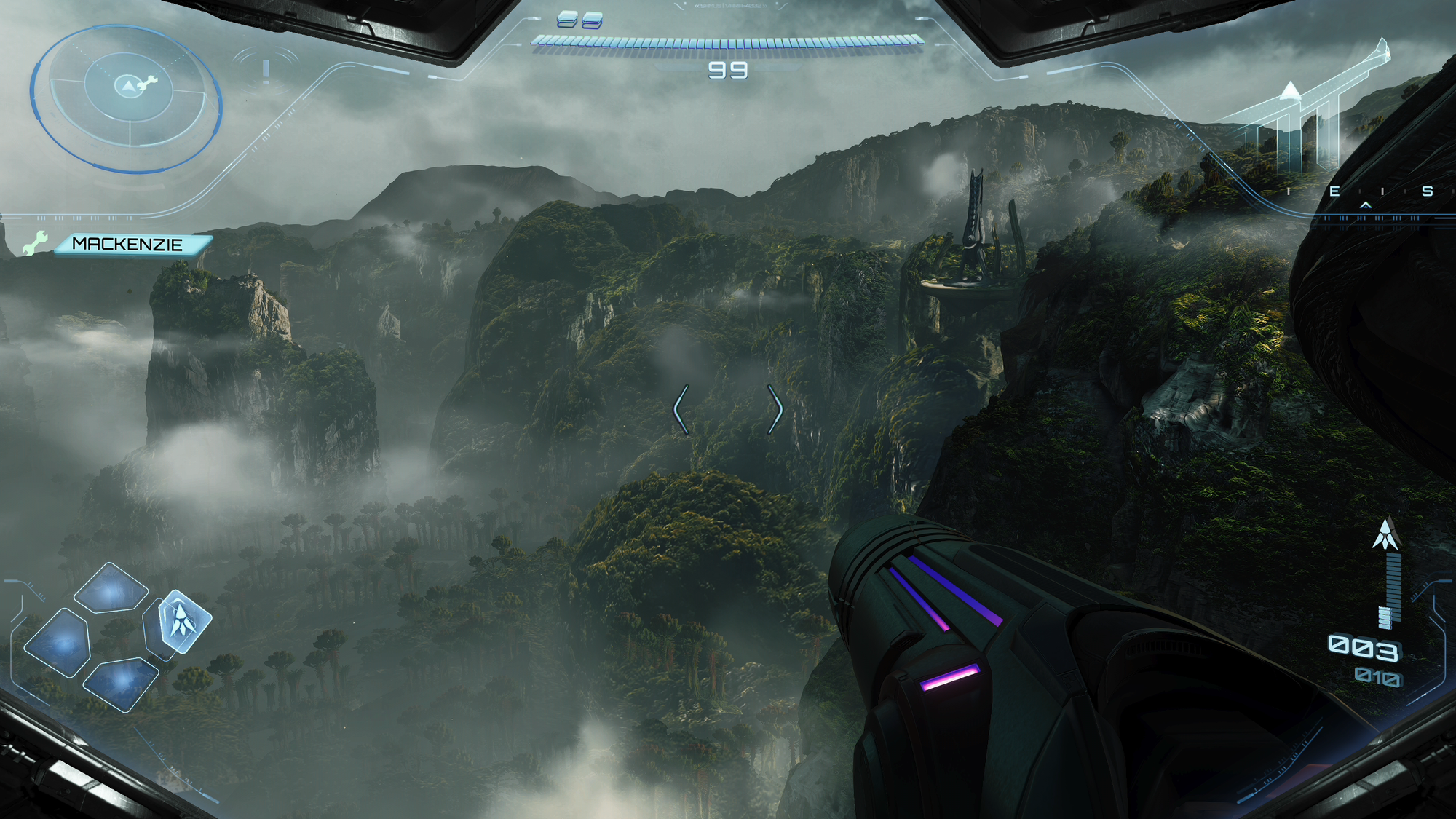Select the MACKENZIE tracker label
The height and width of the screenshot is (819, 1456).
[x=127, y=245]
